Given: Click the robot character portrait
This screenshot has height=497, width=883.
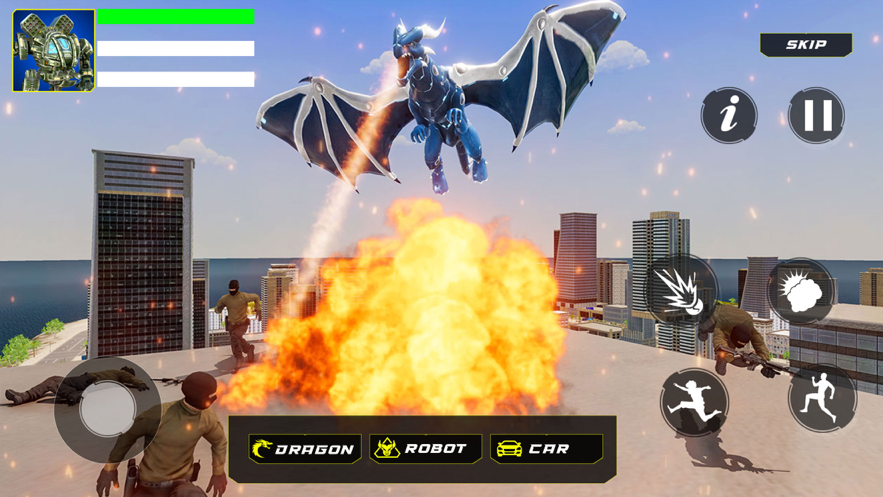Looking at the screenshot, I should [54, 50].
